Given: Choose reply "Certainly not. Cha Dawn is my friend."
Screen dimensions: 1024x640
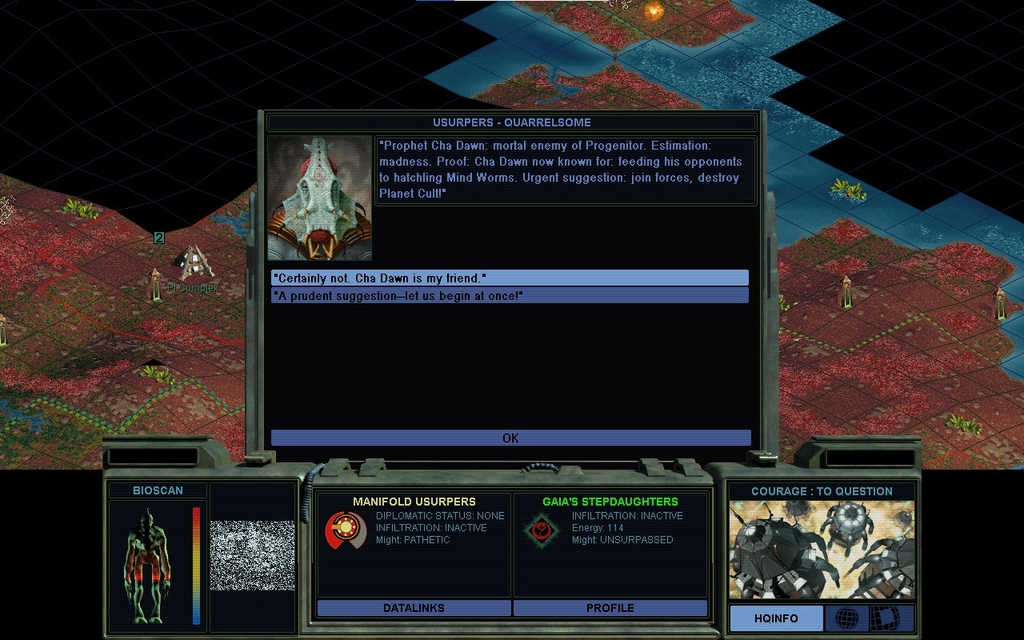Looking at the screenshot, I should point(509,278).
